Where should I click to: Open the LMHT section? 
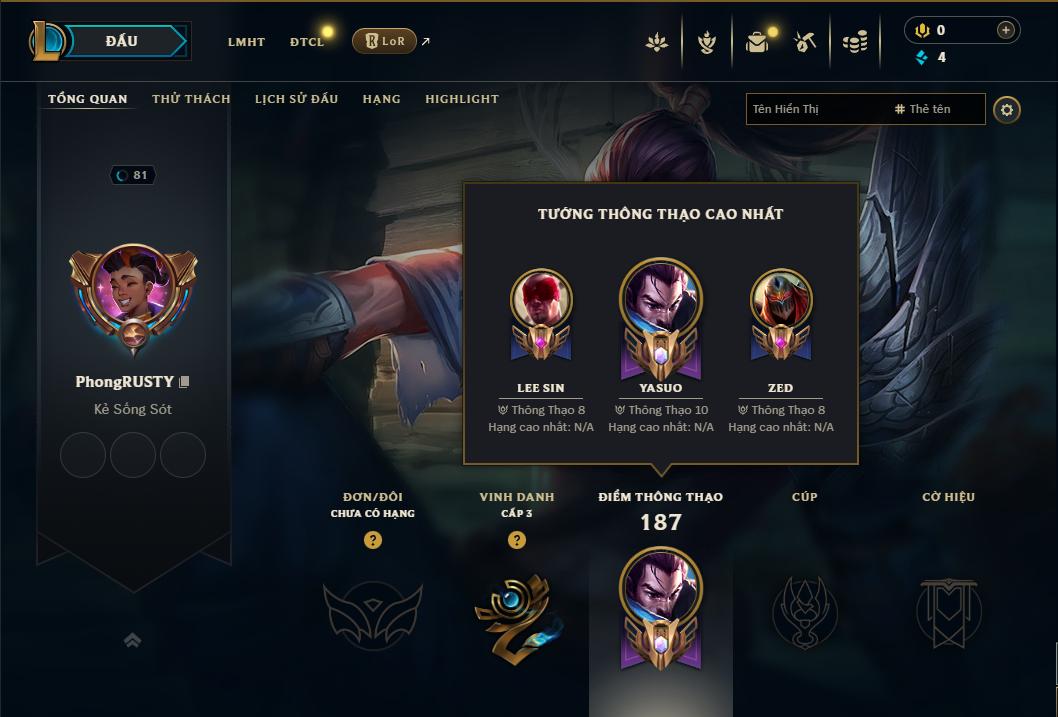click(x=246, y=42)
